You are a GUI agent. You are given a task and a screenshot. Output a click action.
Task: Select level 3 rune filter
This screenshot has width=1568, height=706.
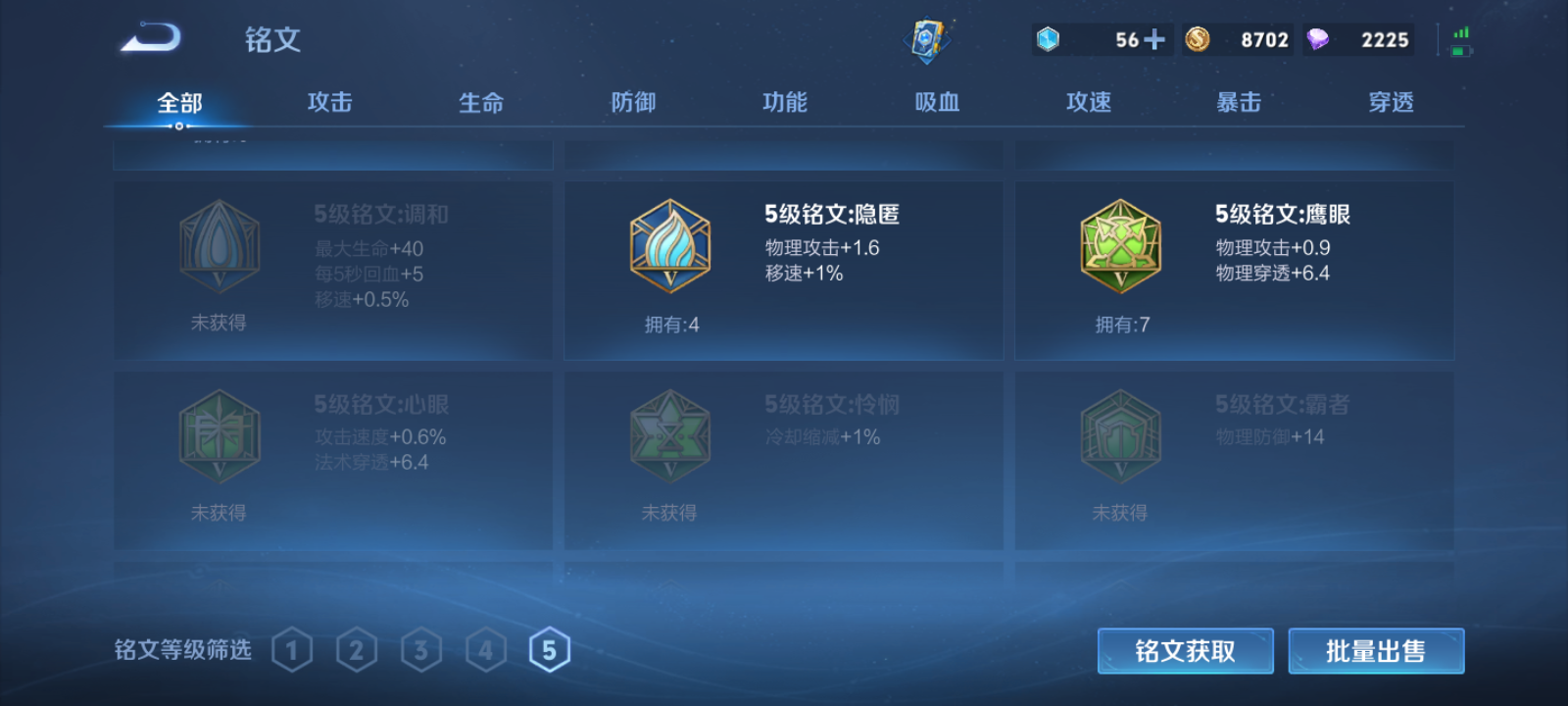tap(421, 648)
